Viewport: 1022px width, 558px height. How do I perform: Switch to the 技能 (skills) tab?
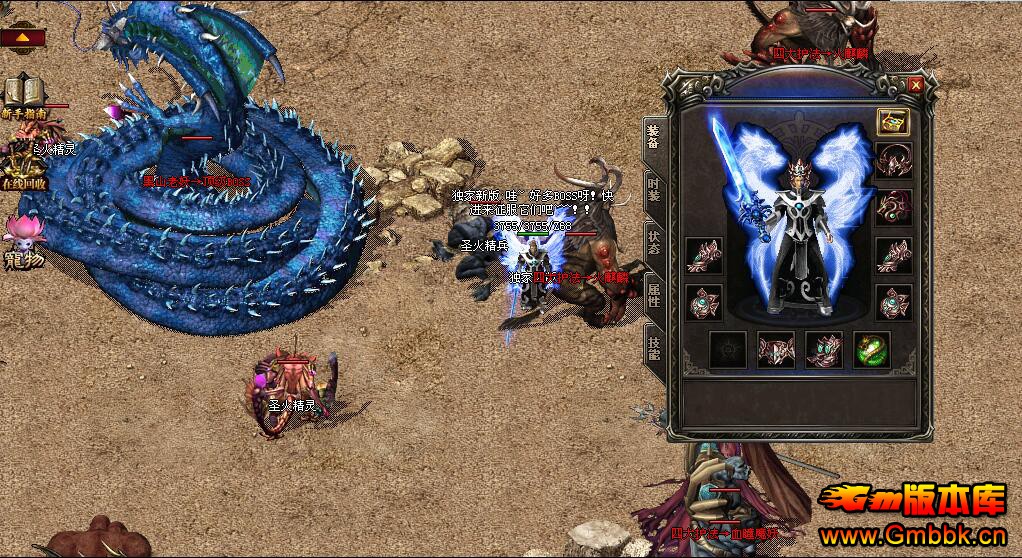click(653, 344)
